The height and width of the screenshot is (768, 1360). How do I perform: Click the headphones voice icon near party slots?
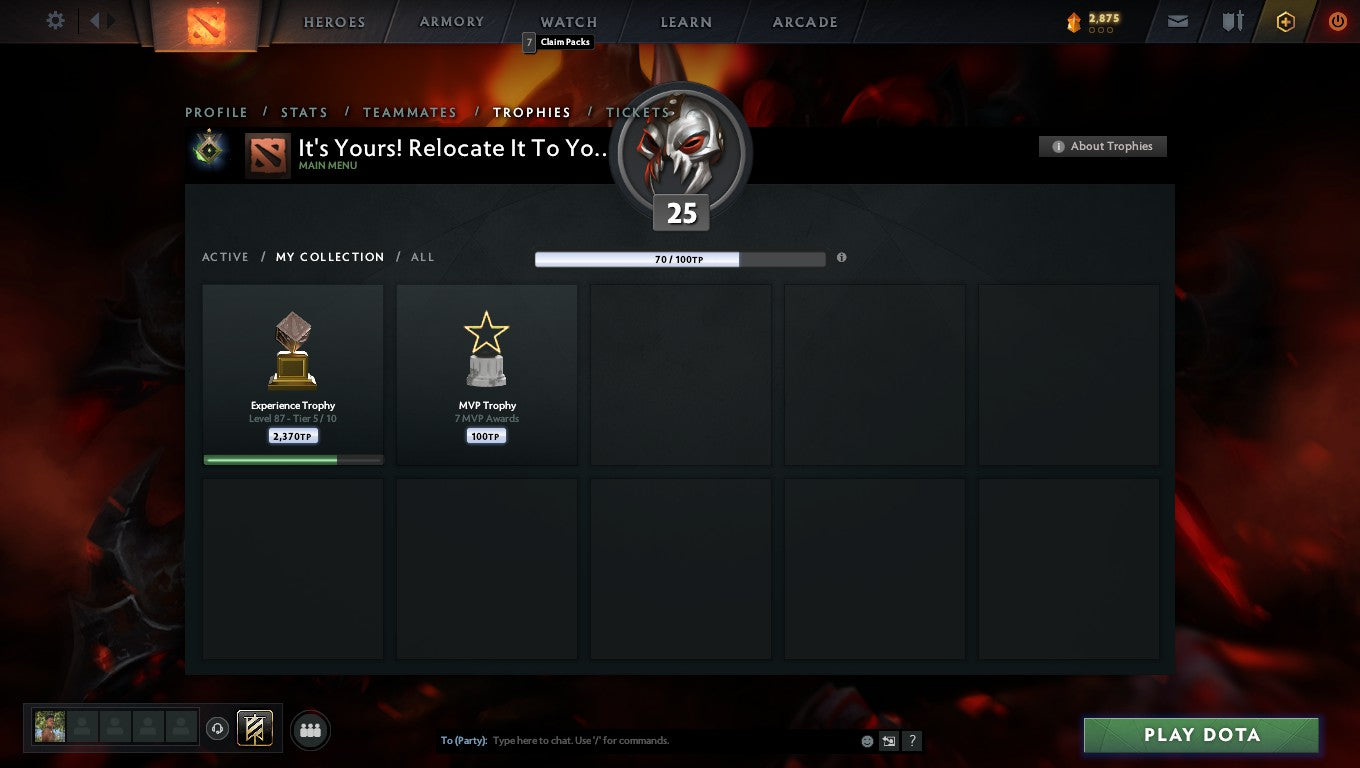point(218,729)
